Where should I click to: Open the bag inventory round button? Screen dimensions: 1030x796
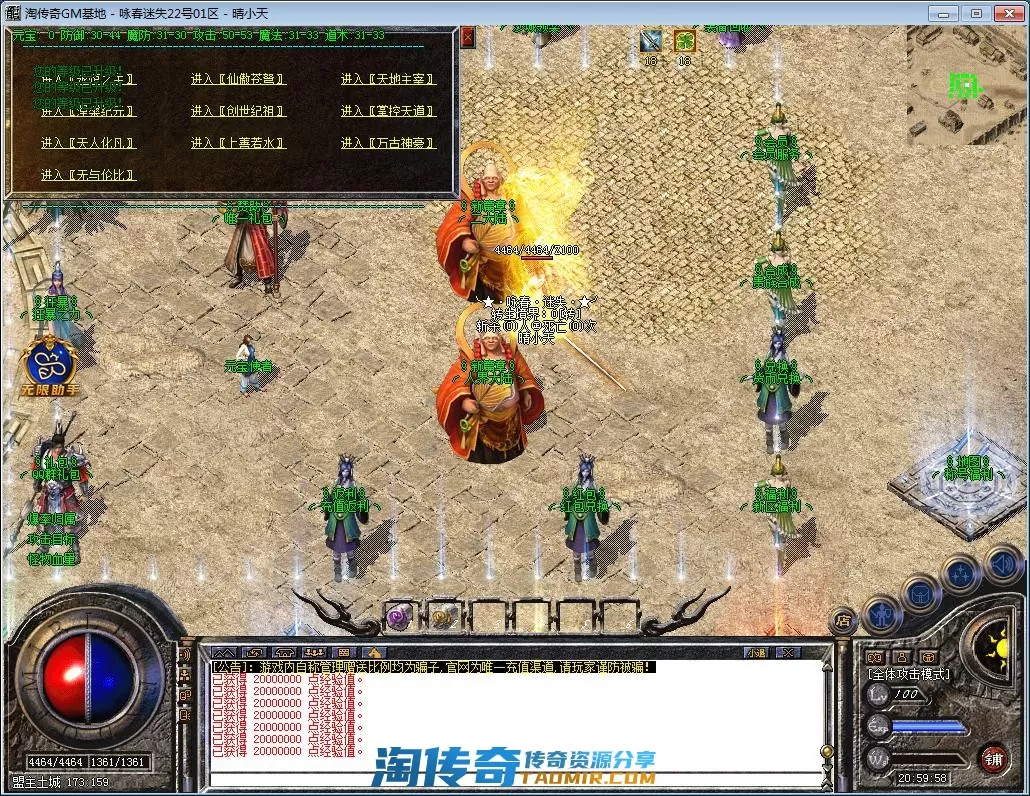pyautogui.click(x=920, y=593)
